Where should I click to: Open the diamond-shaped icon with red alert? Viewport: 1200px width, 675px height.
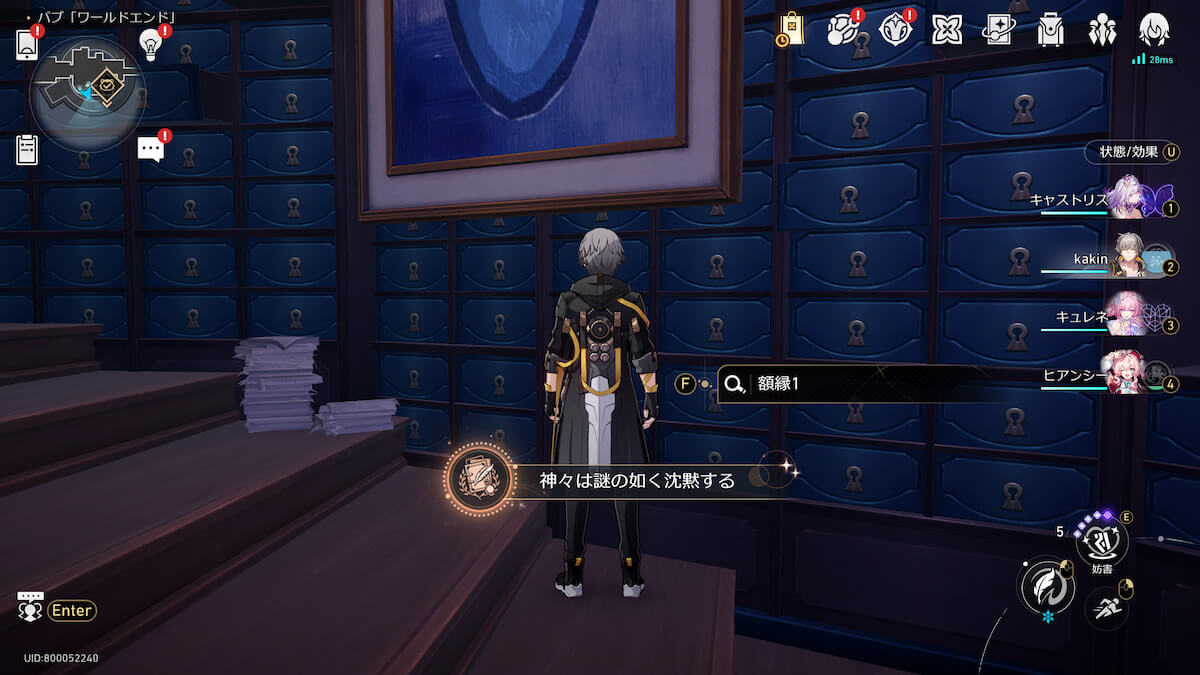click(895, 29)
